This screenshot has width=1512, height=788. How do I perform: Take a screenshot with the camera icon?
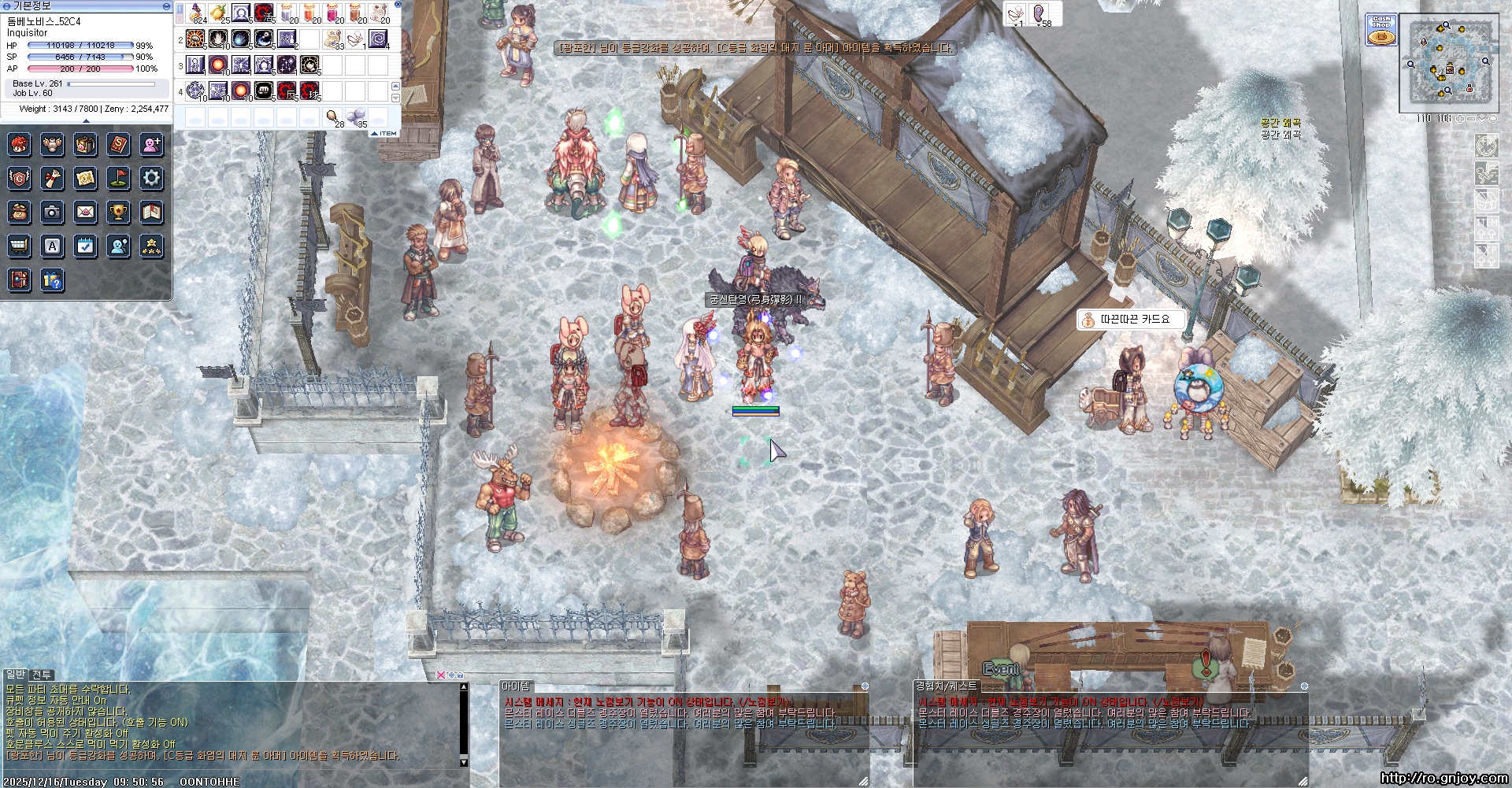(x=52, y=212)
